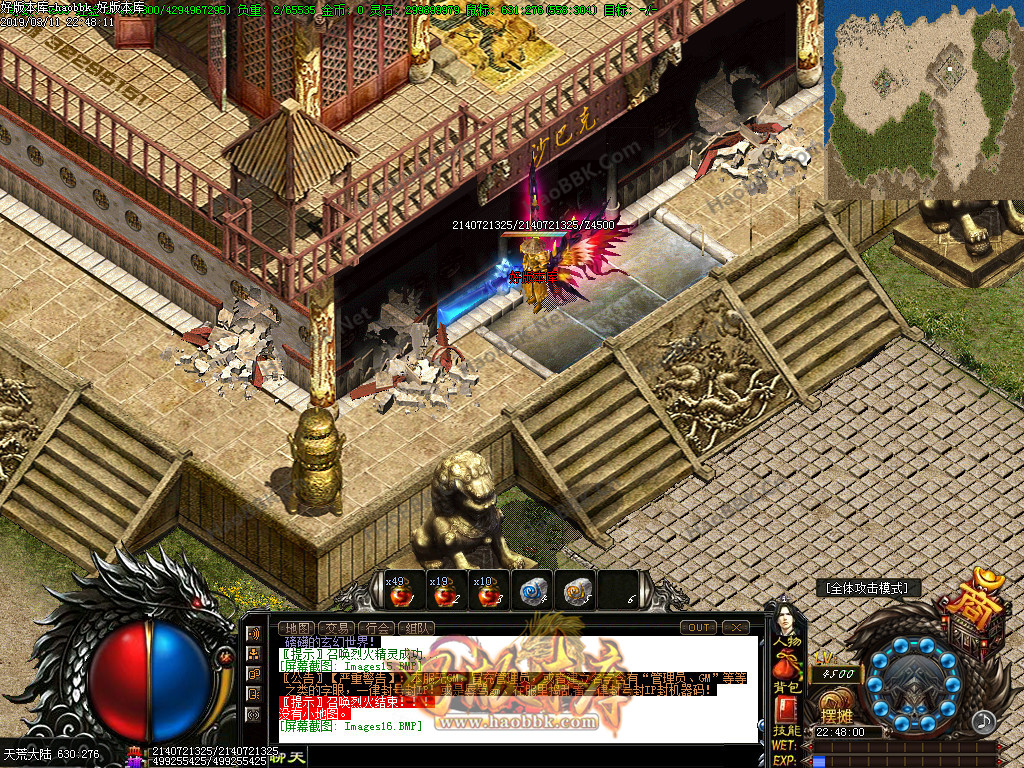Open the 行会 (Guild) button

tap(377, 628)
